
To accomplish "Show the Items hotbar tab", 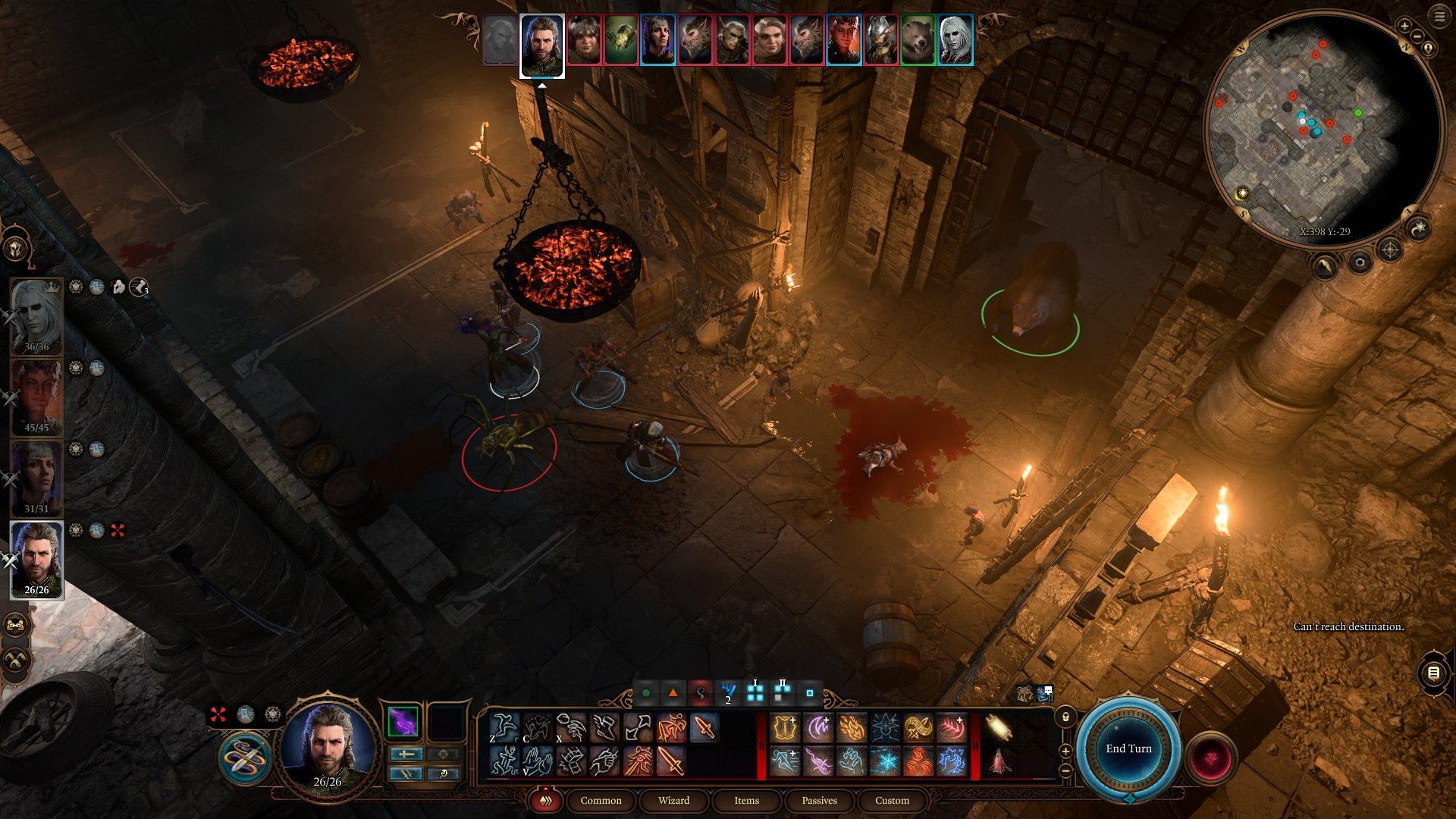I will click(x=746, y=800).
